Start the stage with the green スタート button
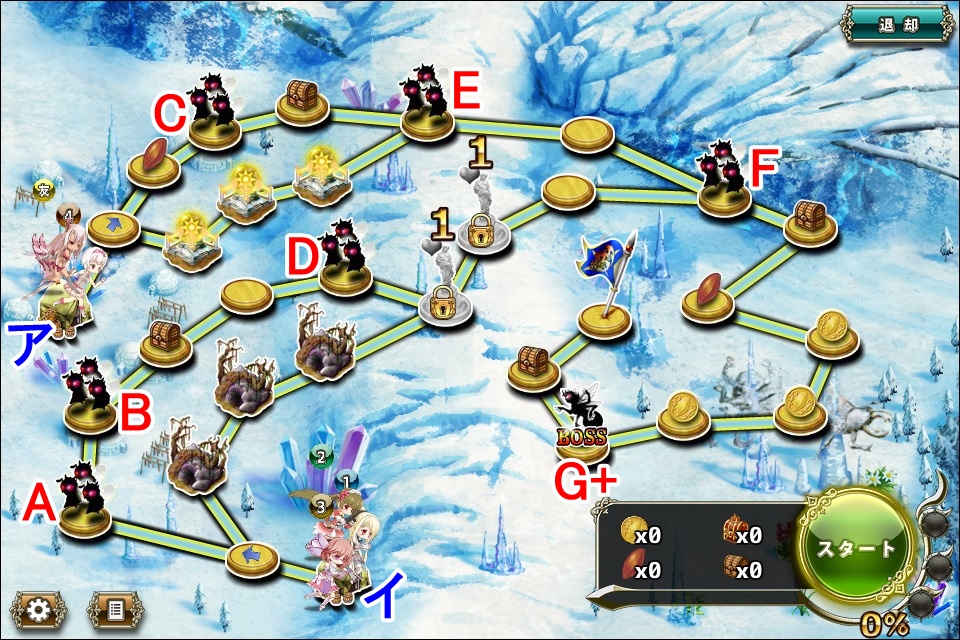 coord(856,549)
